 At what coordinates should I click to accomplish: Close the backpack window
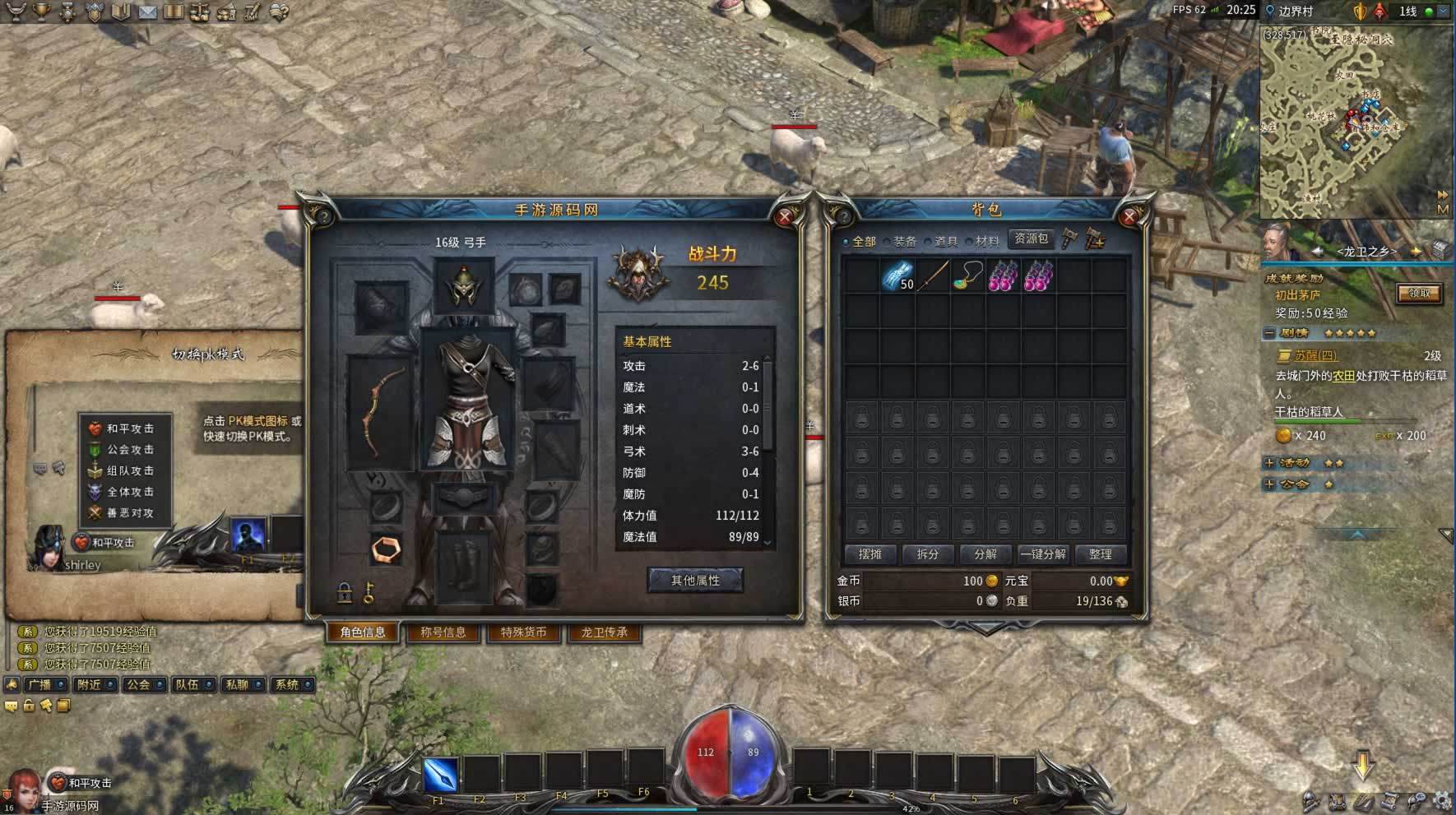1129,217
